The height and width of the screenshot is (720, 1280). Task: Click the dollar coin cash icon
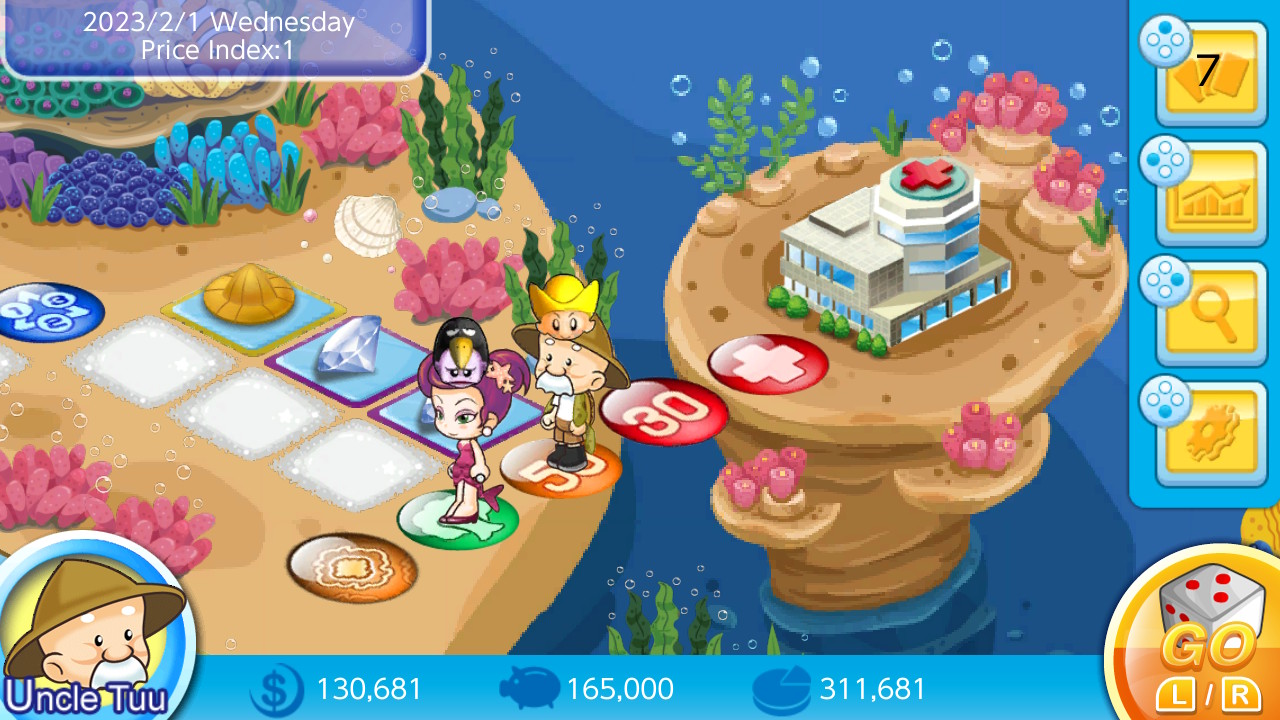click(x=275, y=689)
